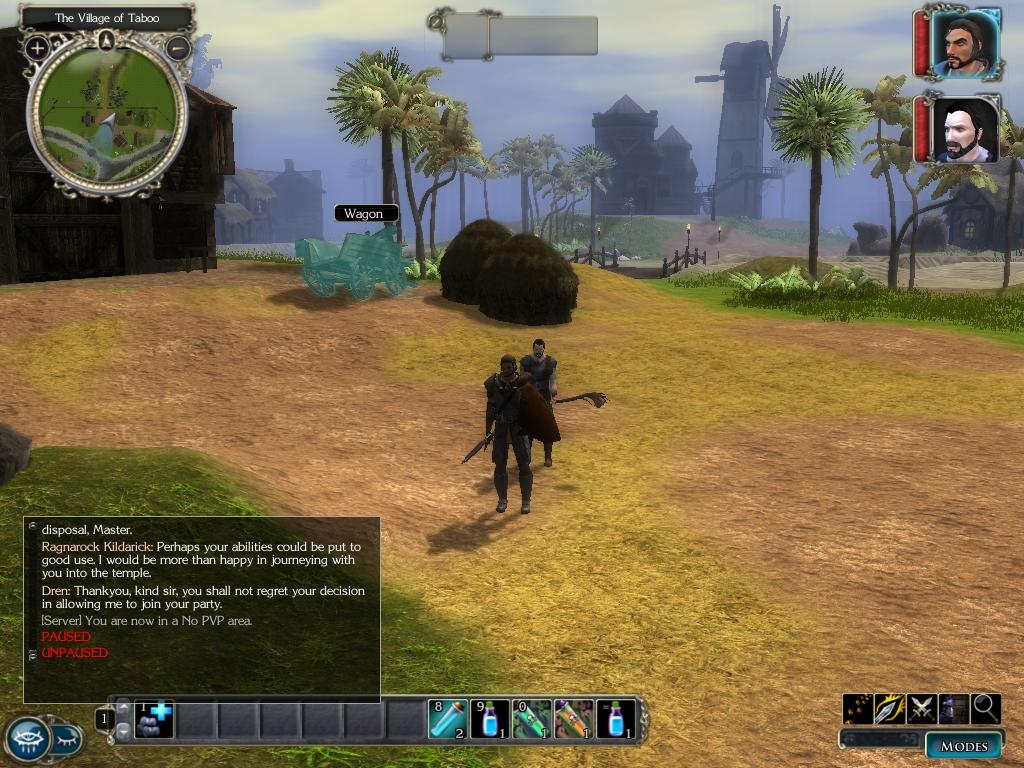Select the brown-haired character portrait
The image size is (1024, 768).
(965, 43)
